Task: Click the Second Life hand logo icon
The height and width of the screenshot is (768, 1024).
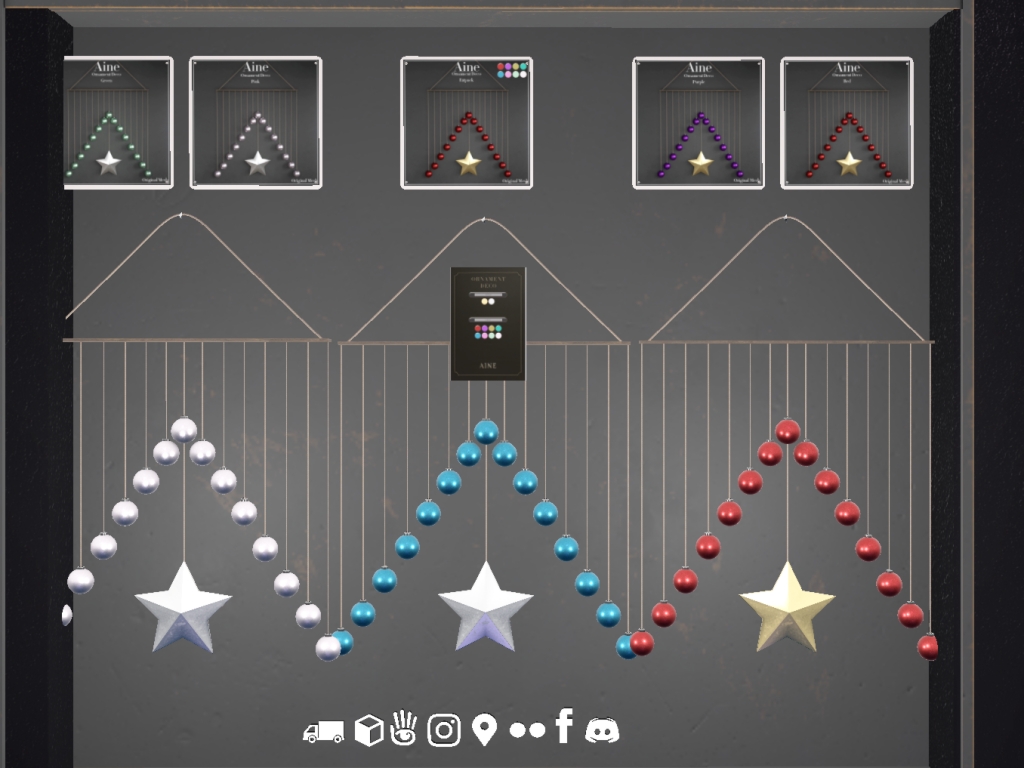Action: (x=404, y=728)
